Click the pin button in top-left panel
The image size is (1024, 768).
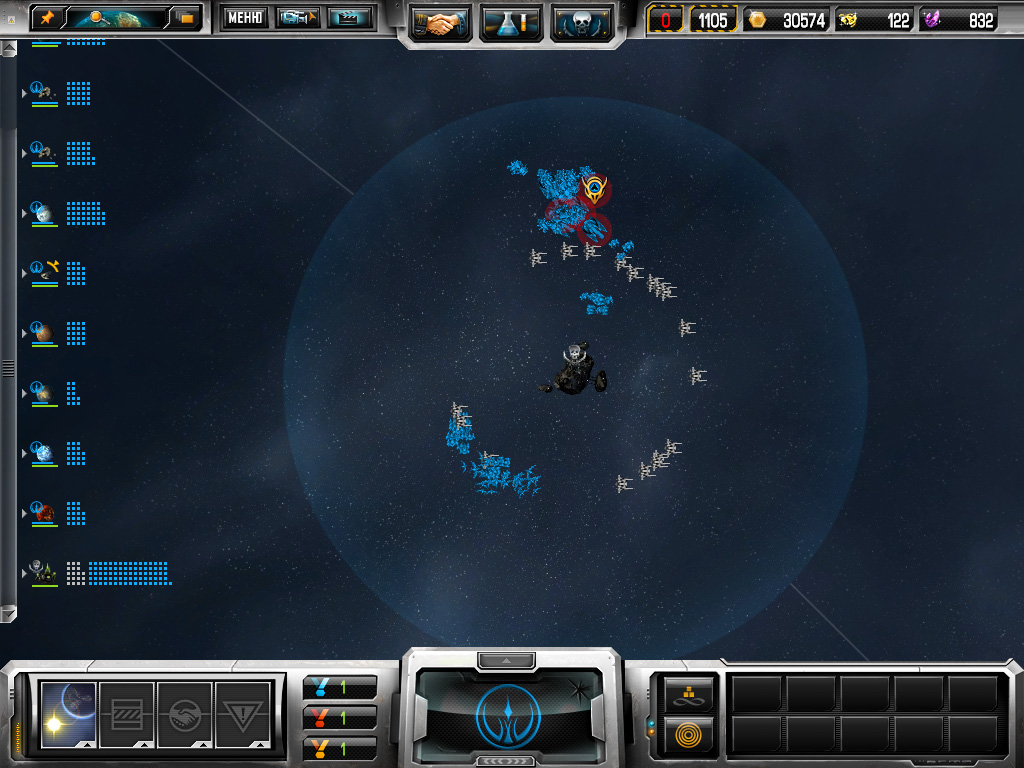(46, 18)
